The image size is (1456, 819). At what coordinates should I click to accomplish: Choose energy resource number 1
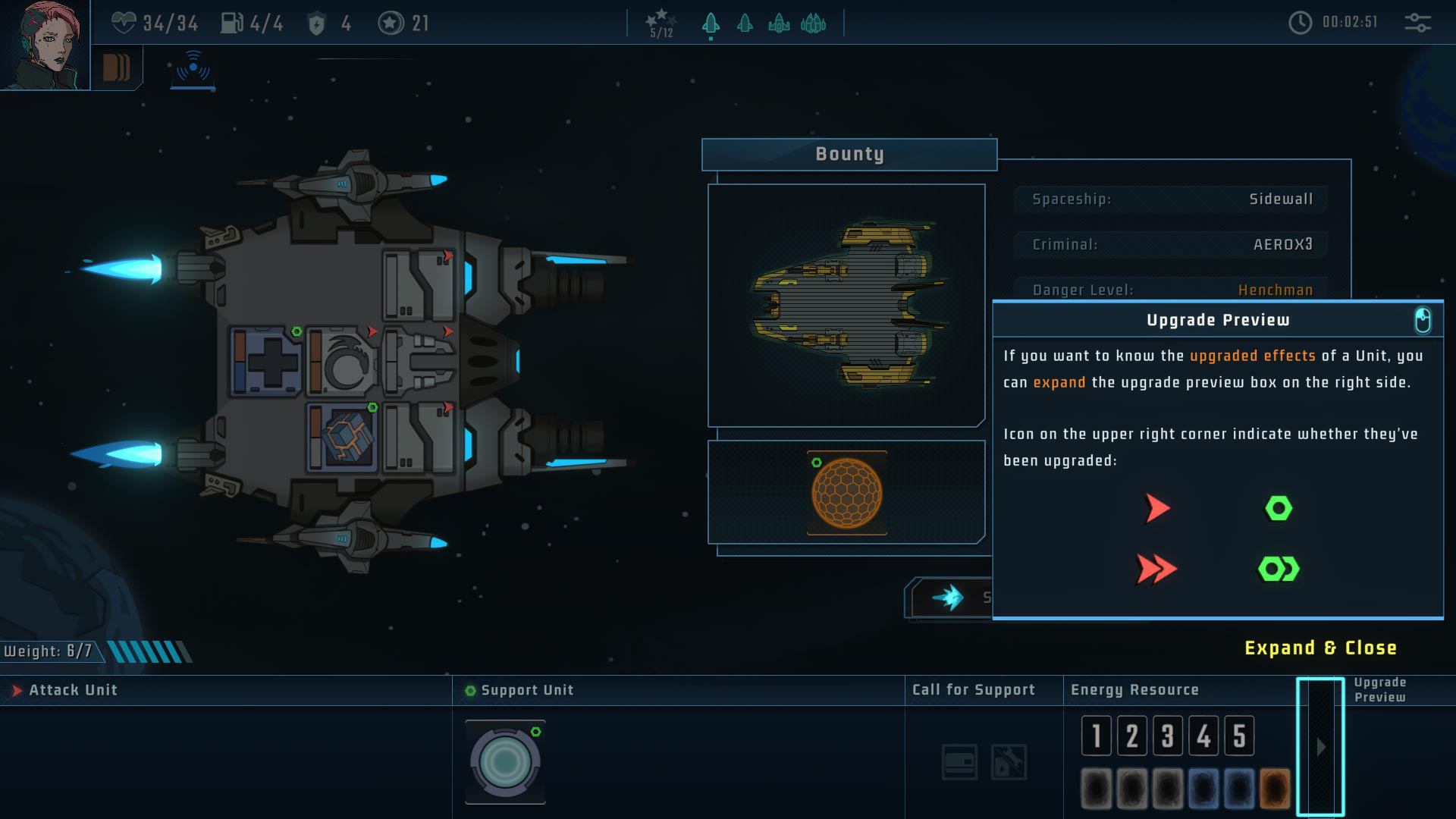coord(1096,736)
